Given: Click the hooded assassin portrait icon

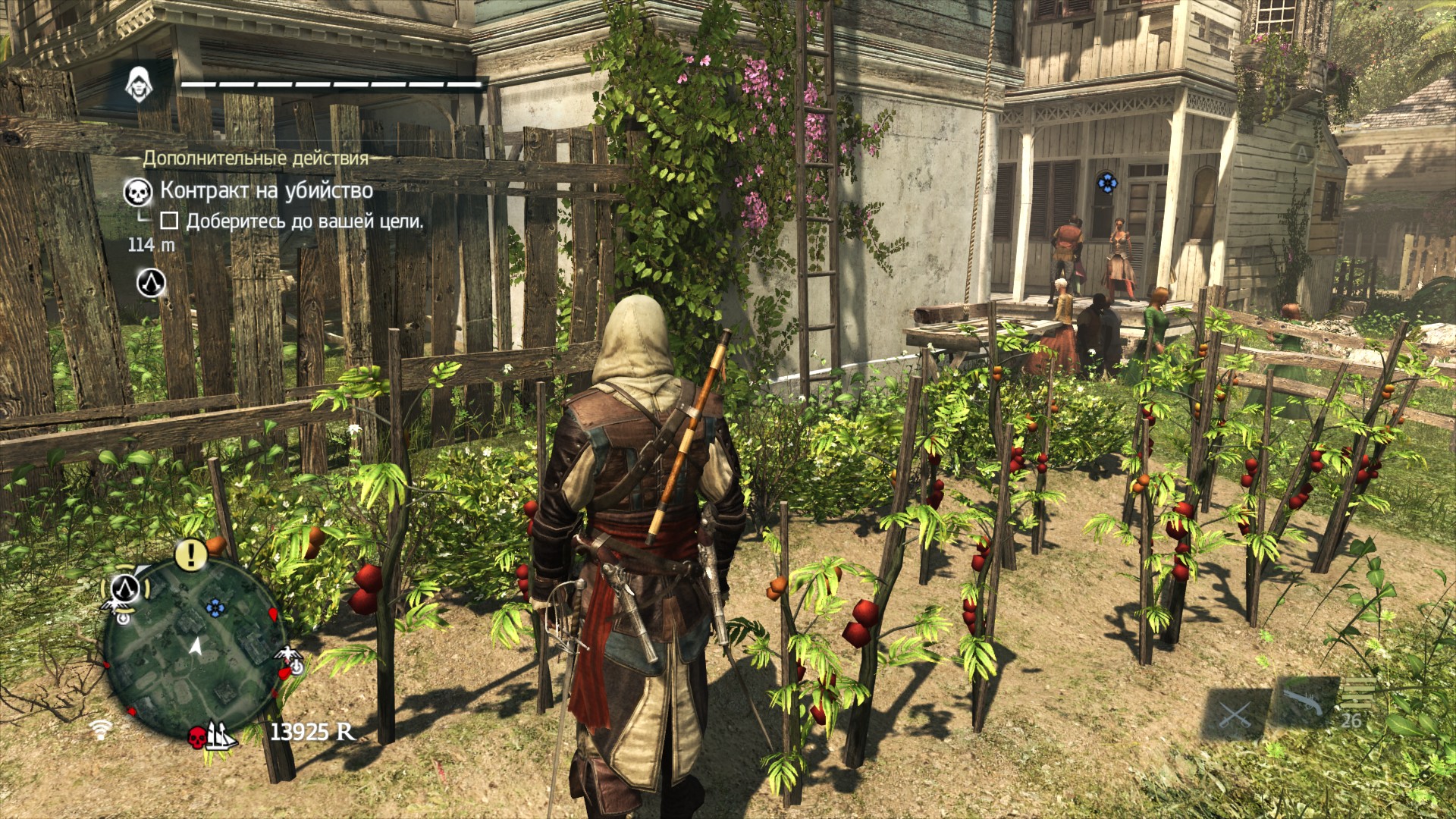Looking at the screenshot, I should click(x=138, y=83).
